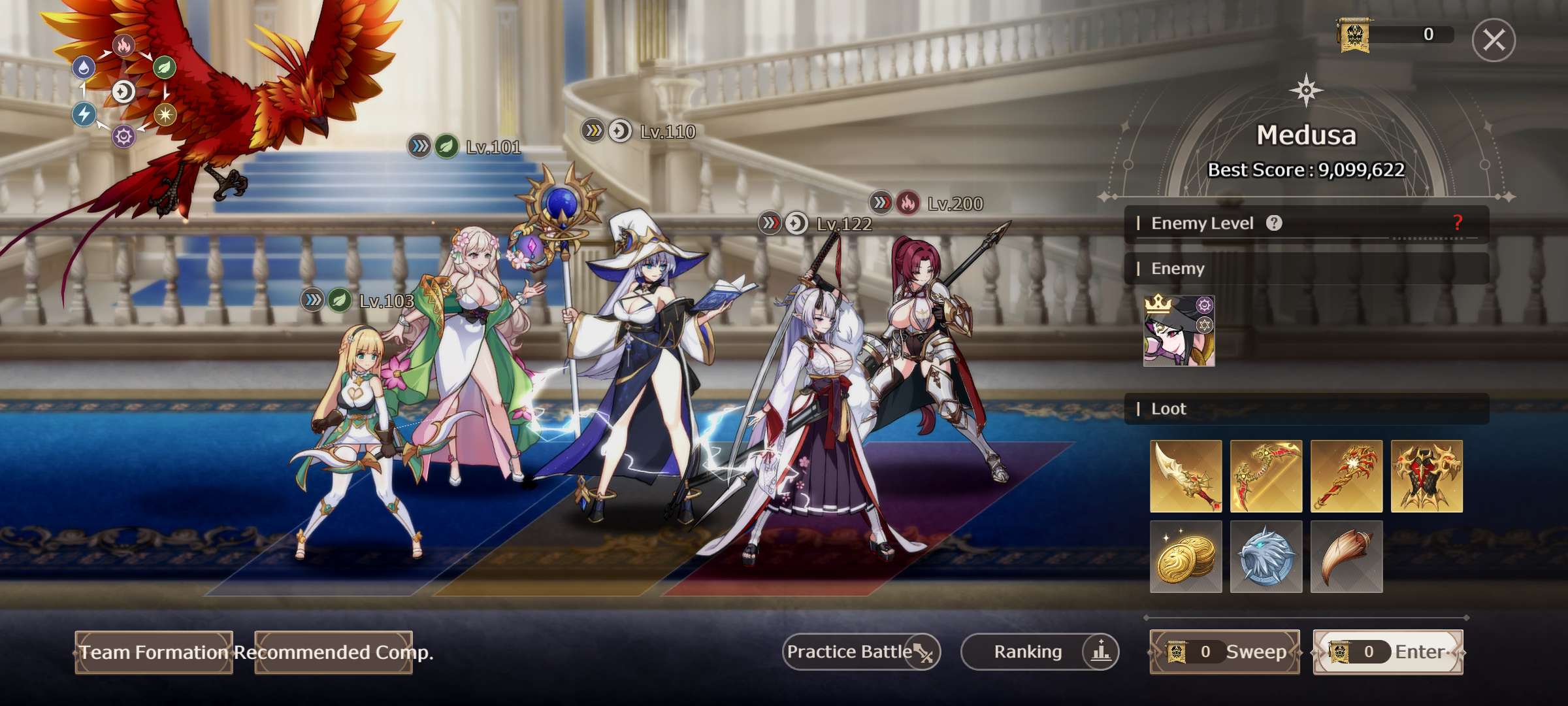Sweep the Medusa stage

(x=1225, y=652)
